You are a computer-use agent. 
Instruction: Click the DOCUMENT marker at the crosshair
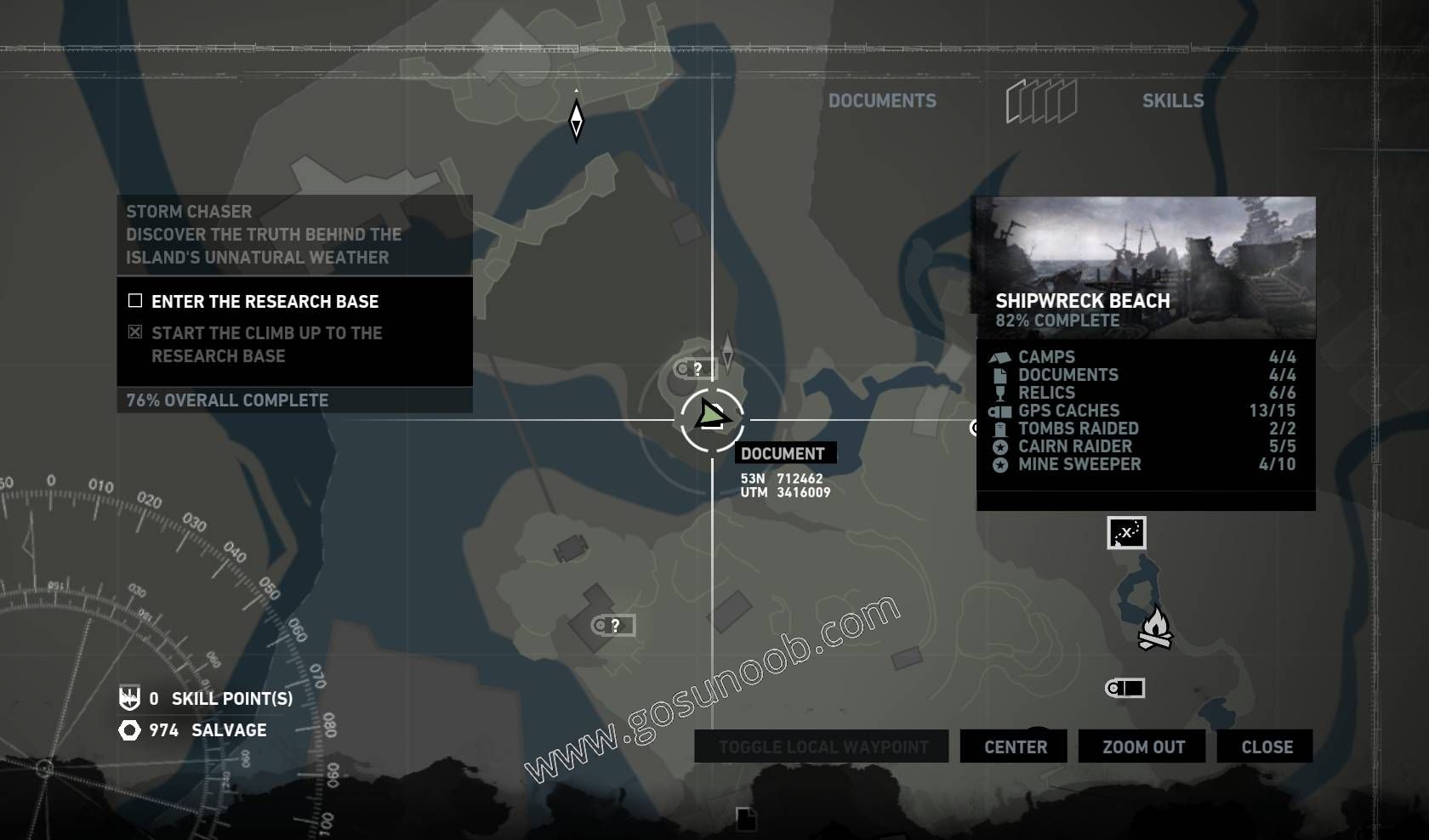pyautogui.click(x=787, y=453)
